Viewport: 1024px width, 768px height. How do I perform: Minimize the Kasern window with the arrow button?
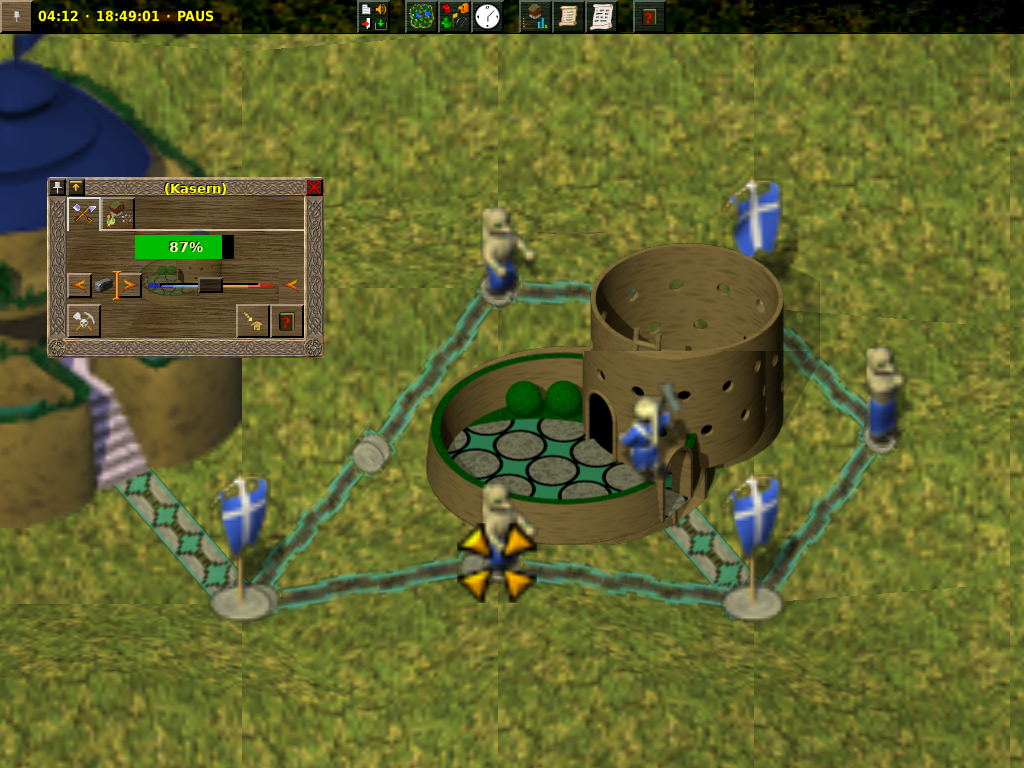(x=76, y=187)
